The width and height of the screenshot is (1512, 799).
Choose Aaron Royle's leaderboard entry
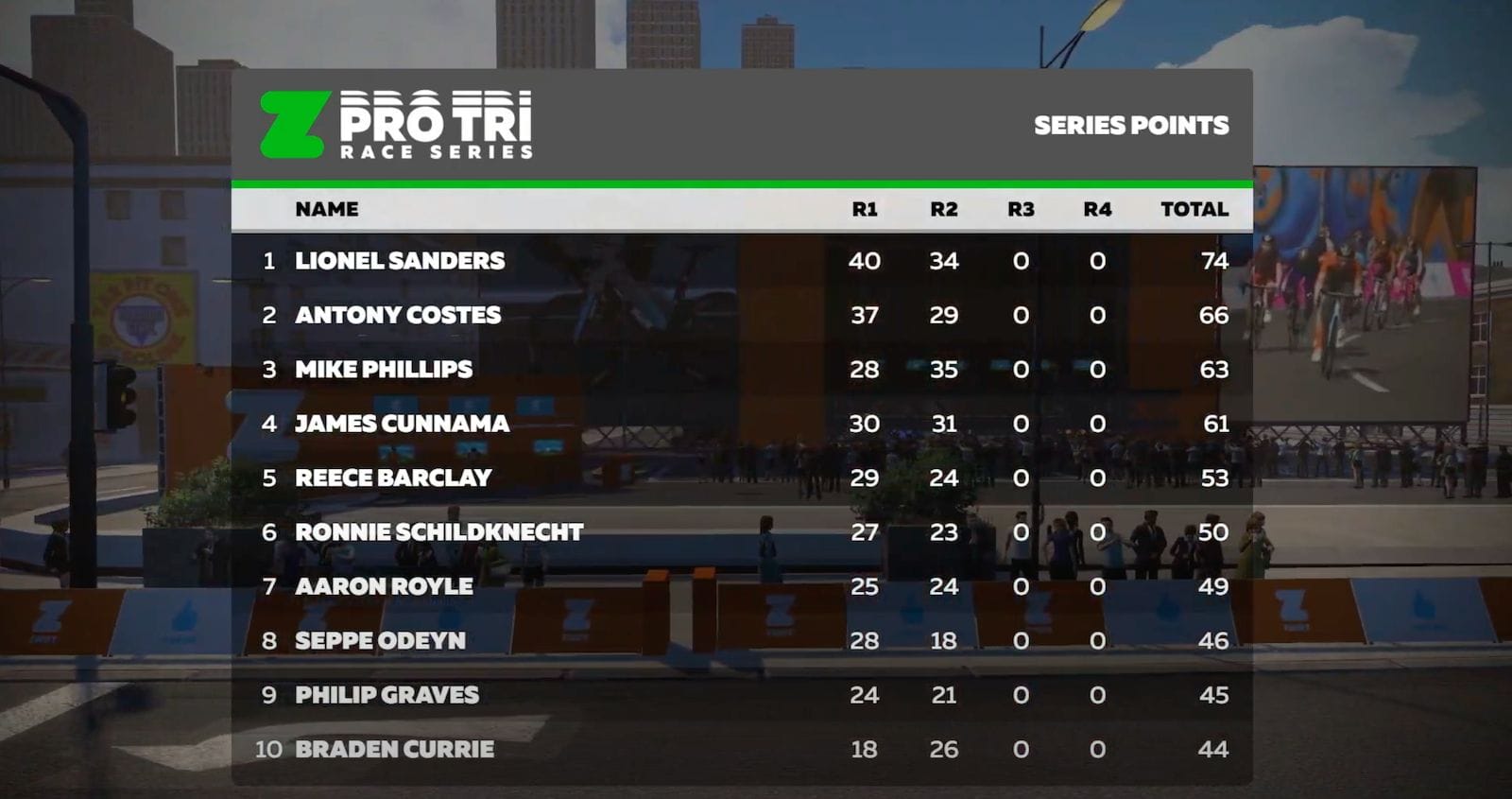point(384,586)
